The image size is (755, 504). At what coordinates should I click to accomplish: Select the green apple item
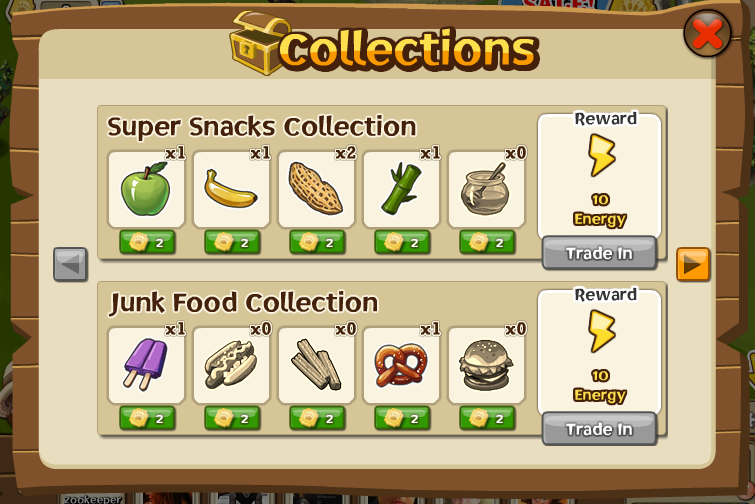click(x=146, y=189)
